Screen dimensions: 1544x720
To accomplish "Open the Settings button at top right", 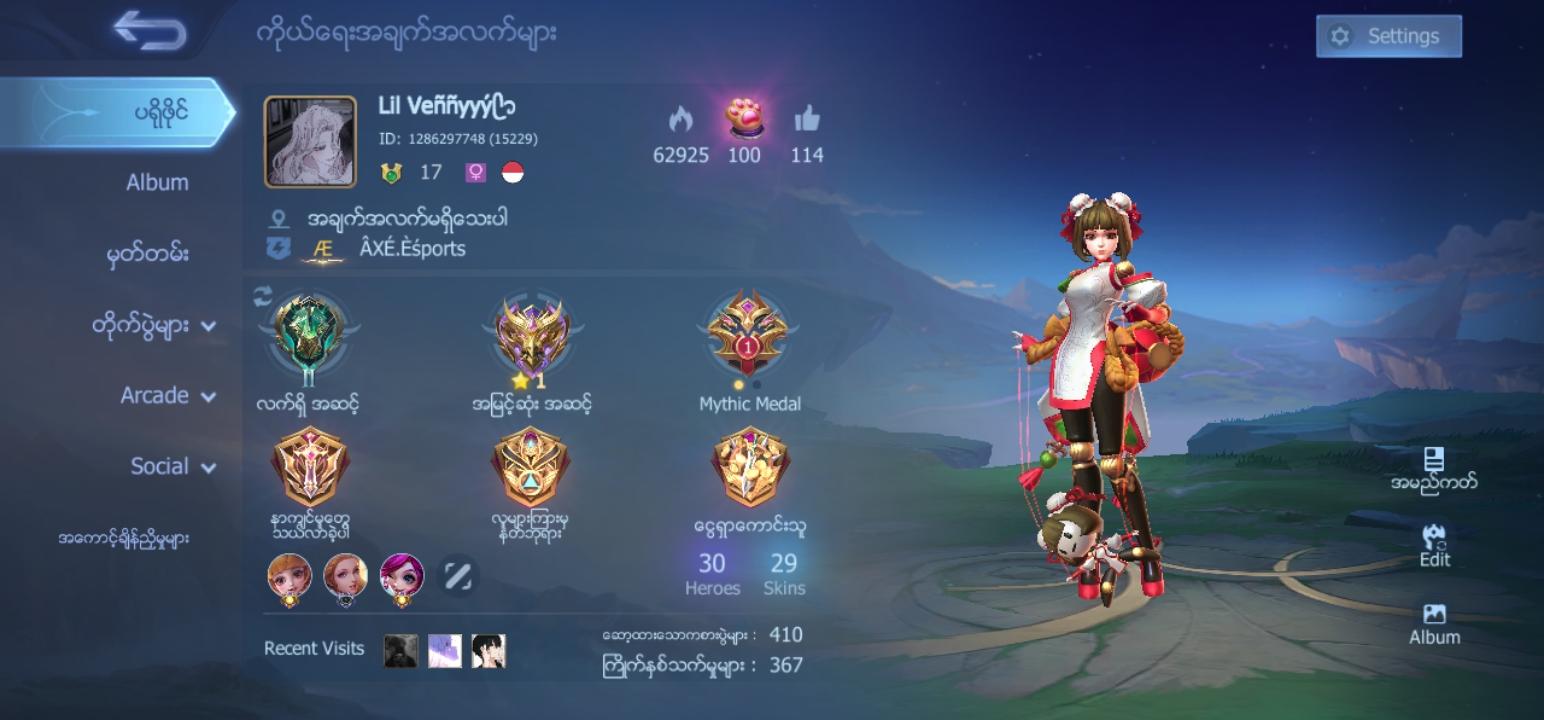I will tap(1388, 36).
